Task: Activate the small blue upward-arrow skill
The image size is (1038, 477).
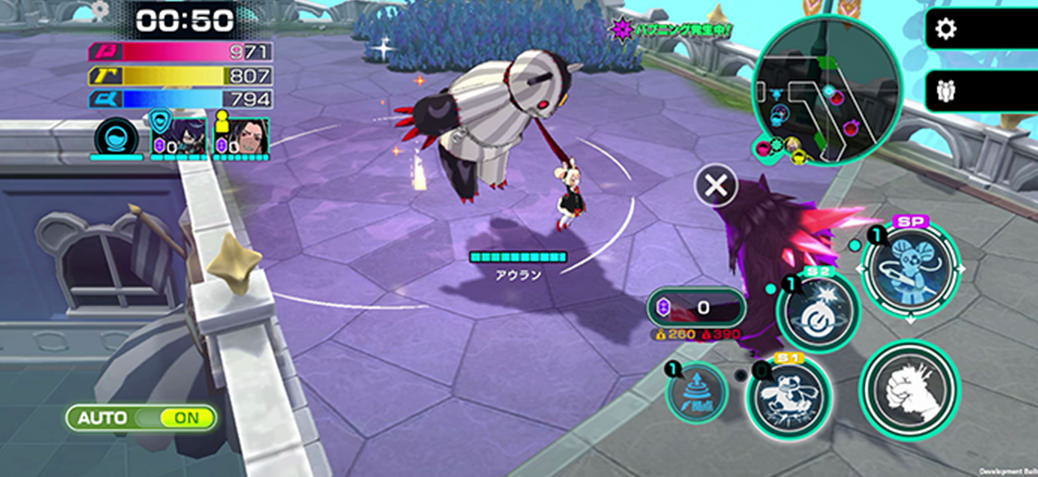Action: click(697, 391)
